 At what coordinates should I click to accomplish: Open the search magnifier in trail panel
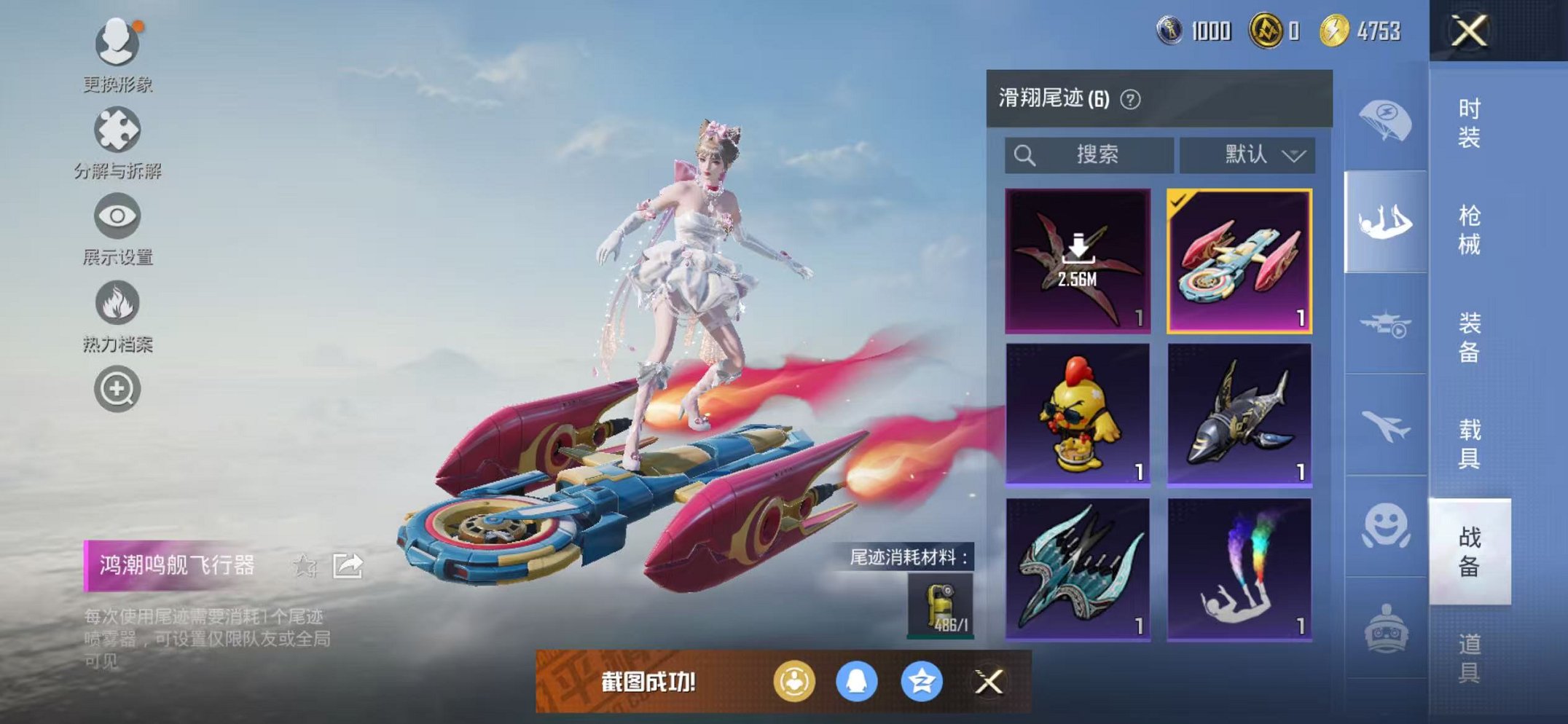[x=1026, y=154]
